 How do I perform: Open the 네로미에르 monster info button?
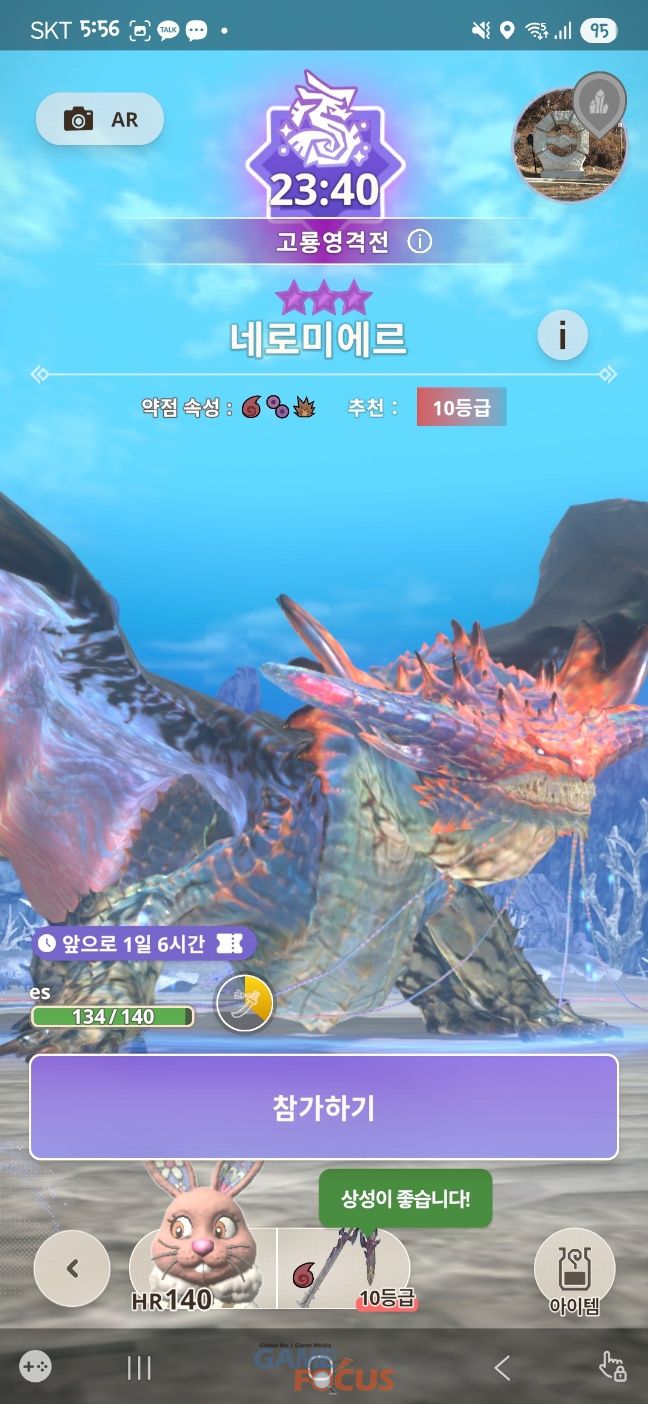562,336
